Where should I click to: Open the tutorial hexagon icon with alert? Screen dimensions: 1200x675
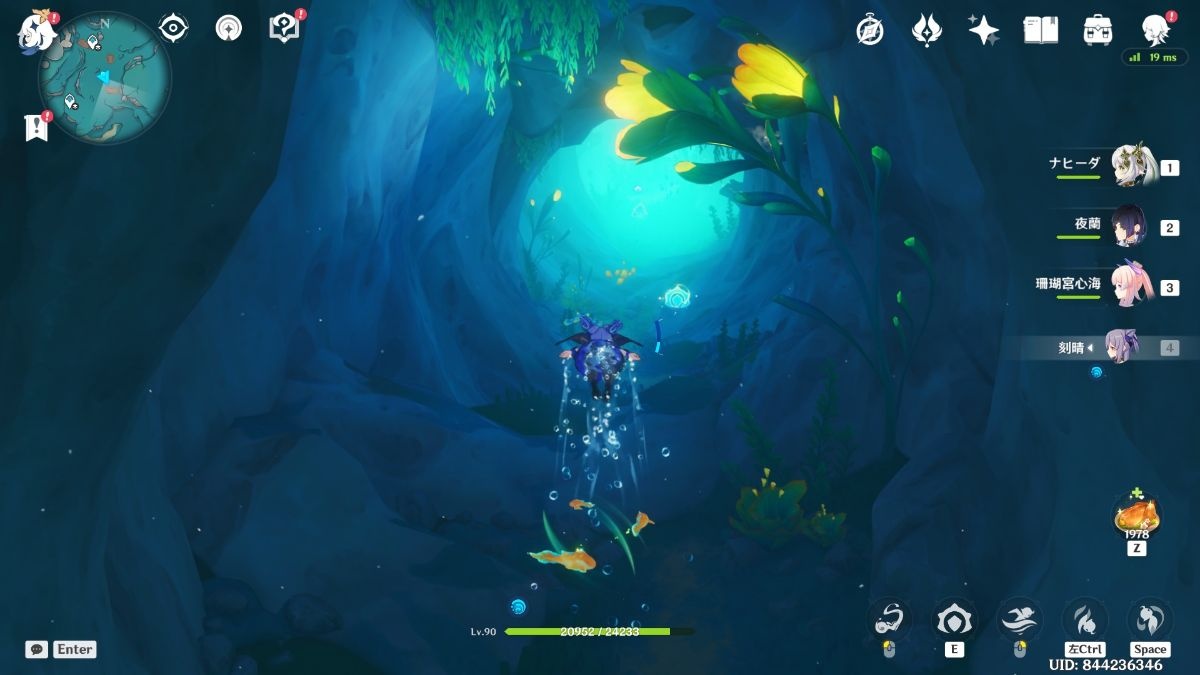point(285,28)
